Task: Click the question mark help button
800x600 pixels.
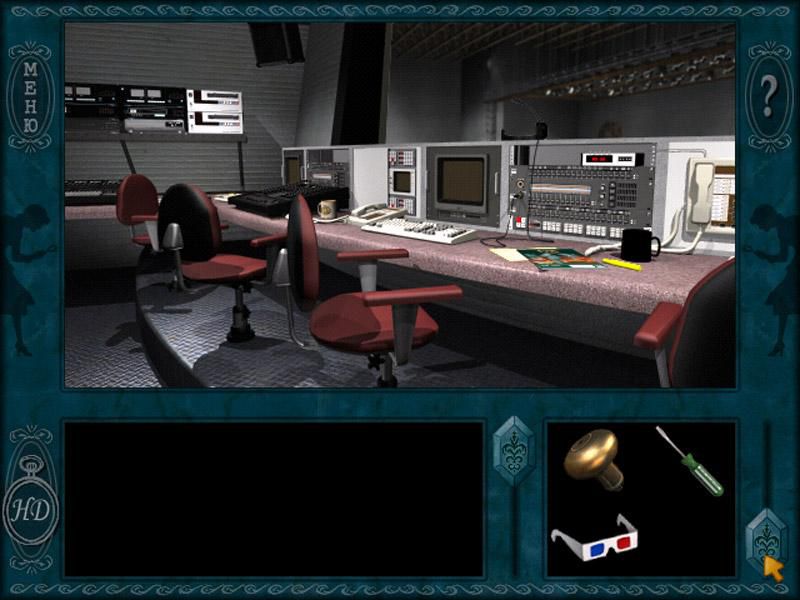Action: 768,97
